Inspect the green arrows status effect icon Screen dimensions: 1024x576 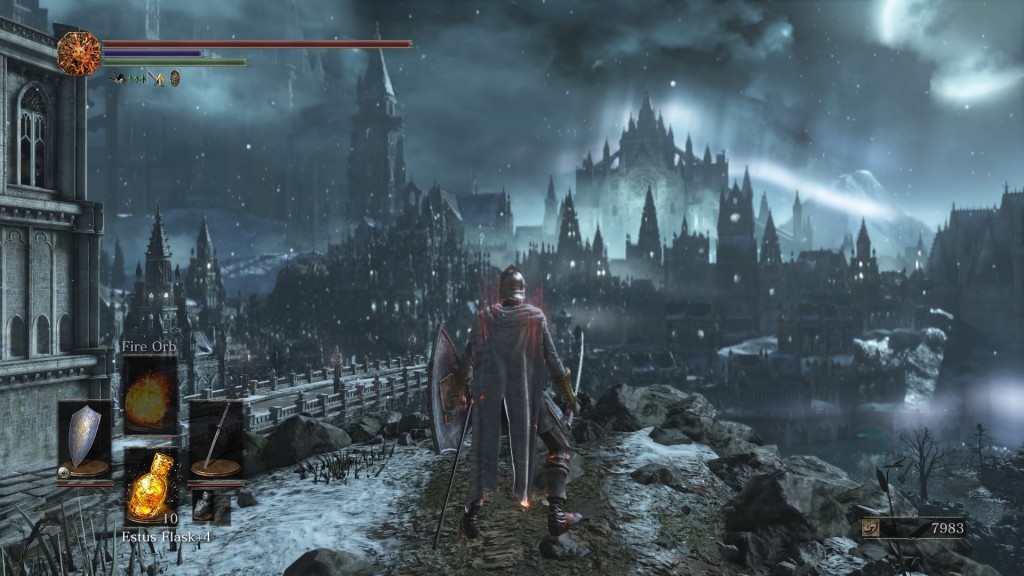click(x=136, y=77)
